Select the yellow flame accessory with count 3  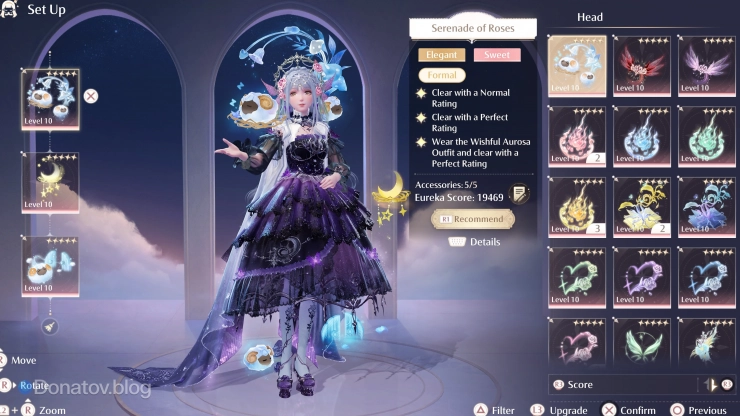click(x=577, y=205)
